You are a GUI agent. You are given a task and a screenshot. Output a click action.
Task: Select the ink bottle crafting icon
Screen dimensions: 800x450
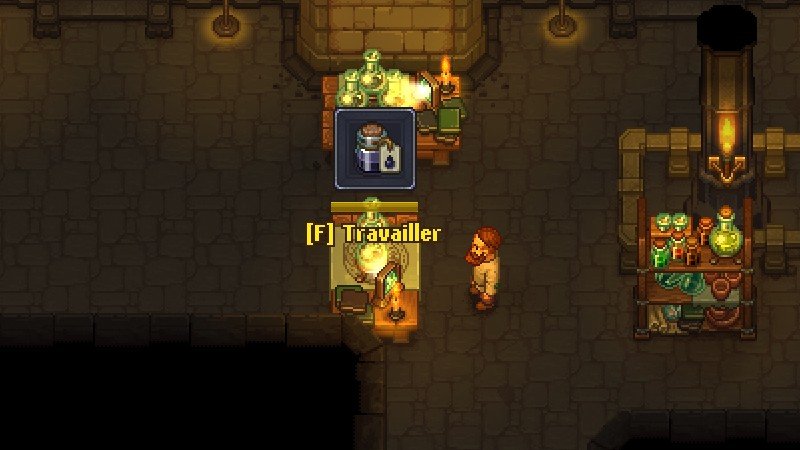click(374, 149)
